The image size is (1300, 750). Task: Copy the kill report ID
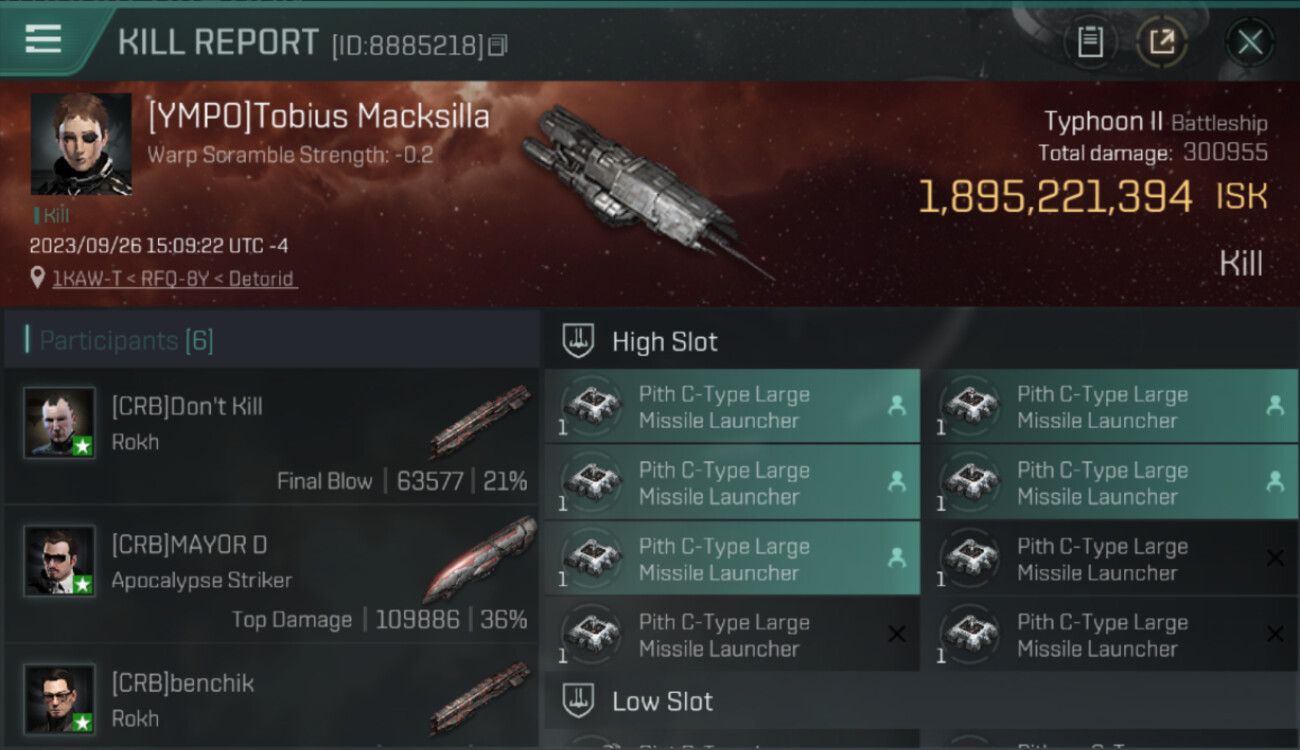click(498, 45)
